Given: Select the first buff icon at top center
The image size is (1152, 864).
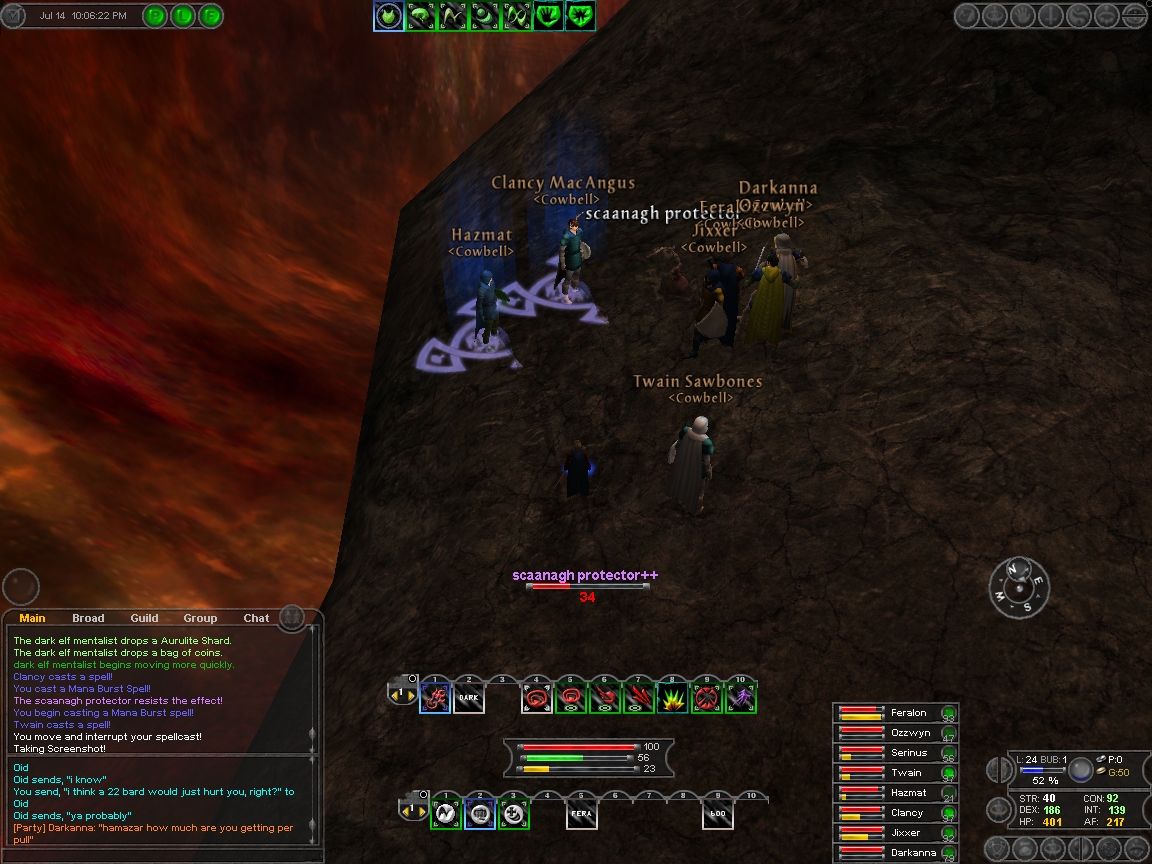Looking at the screenshot, I should coord(389,15).
